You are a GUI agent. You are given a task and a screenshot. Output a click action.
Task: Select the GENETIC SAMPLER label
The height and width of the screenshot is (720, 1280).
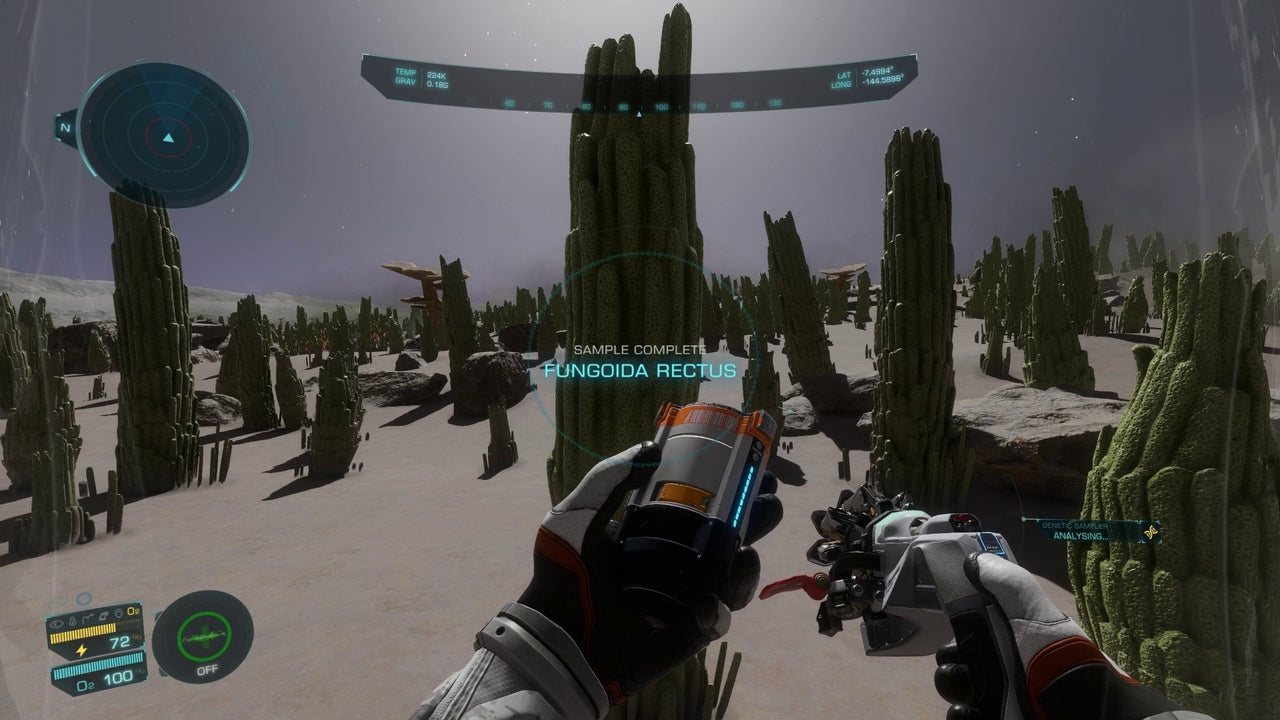tap(1076, 524)
